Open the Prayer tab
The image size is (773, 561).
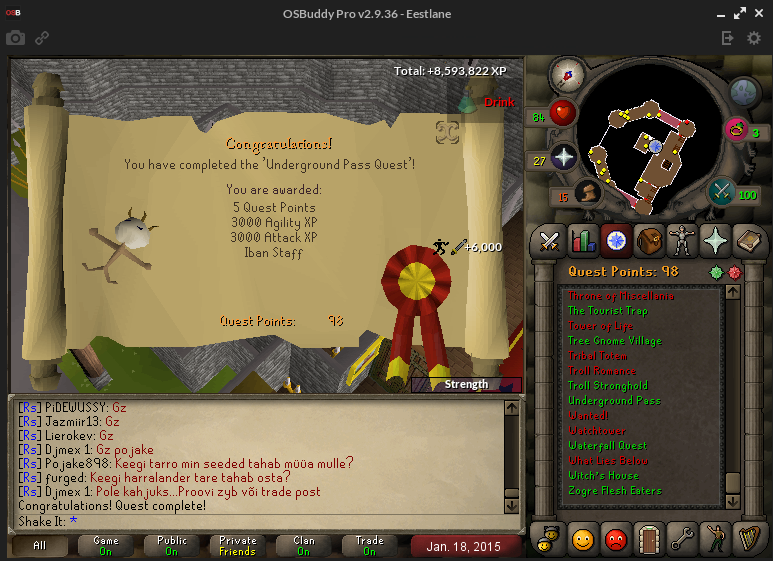point(715,241)
